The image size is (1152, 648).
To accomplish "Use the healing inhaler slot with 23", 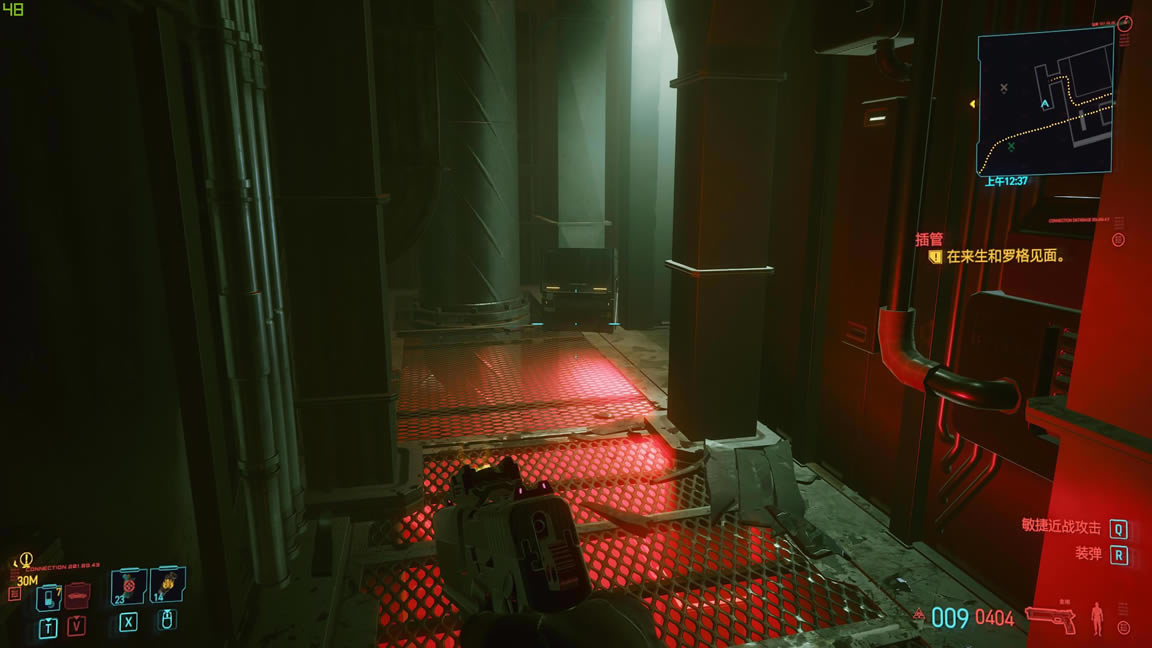I will pos(128,586).
